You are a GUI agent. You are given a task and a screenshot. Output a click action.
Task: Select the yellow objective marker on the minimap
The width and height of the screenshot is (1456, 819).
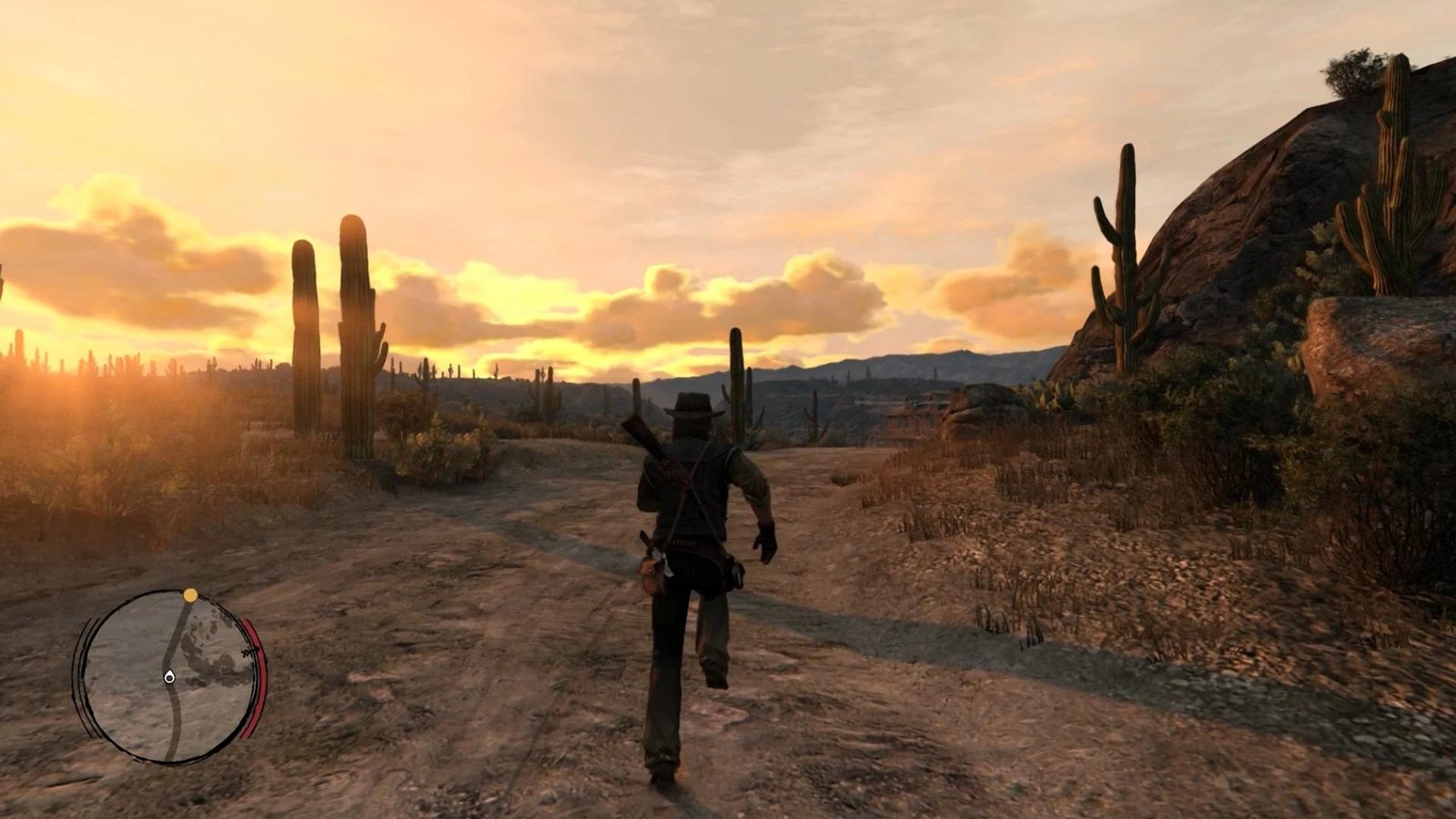tap(190, 595)
